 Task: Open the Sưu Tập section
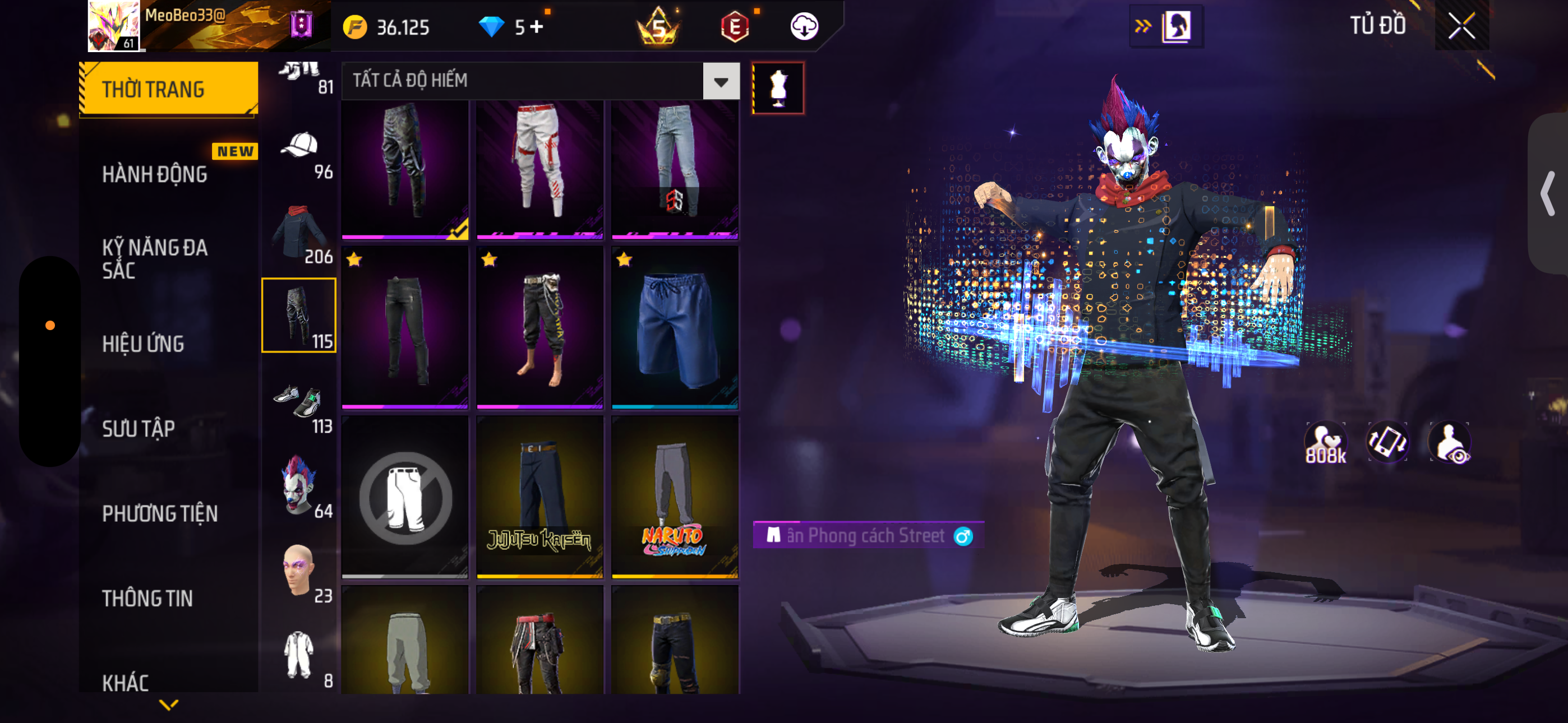click(138, 428)
